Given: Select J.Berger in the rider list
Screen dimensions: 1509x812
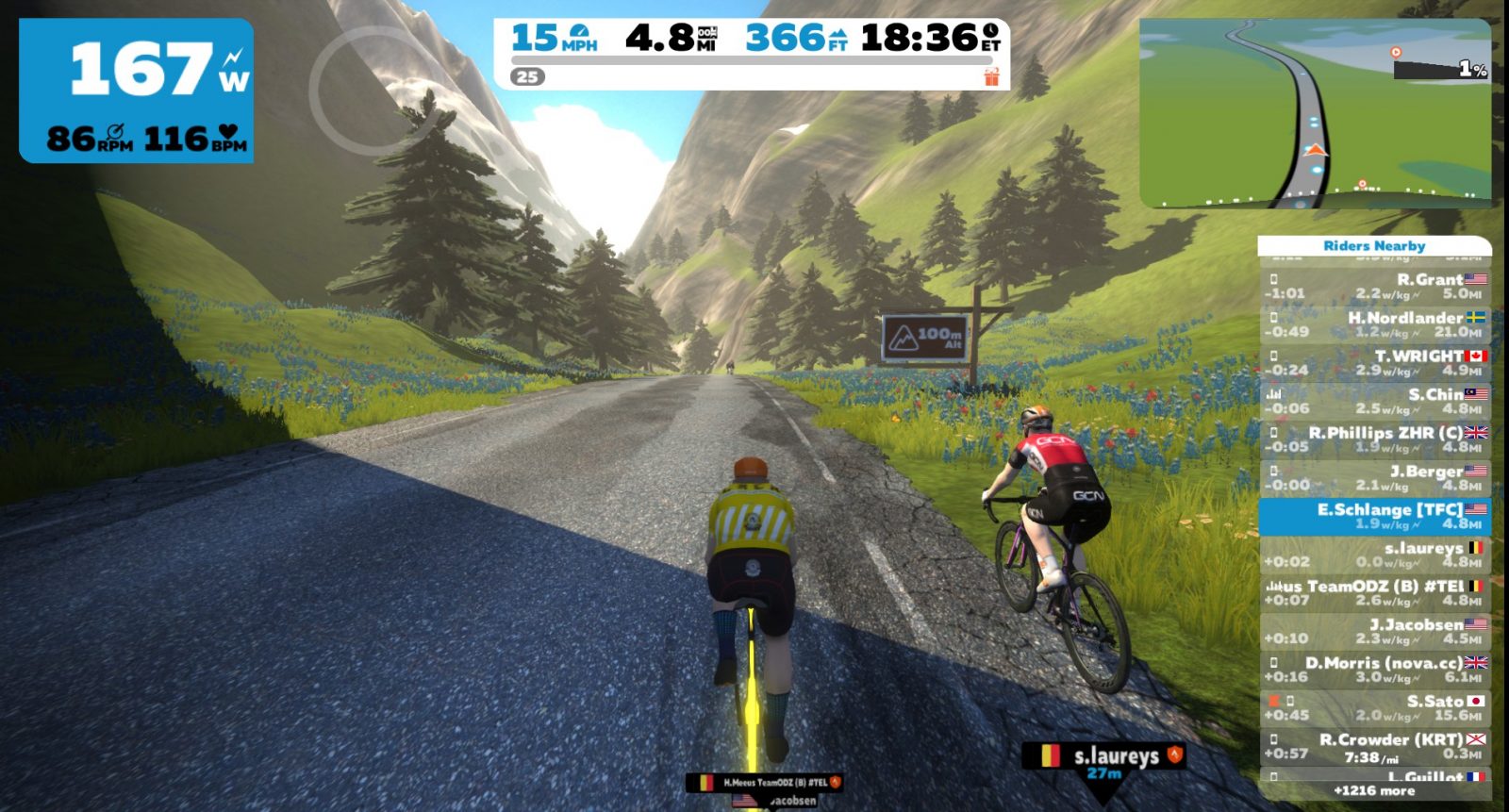Looking at the screenshot, I should pyautogui.click(x=1375, y=478).
